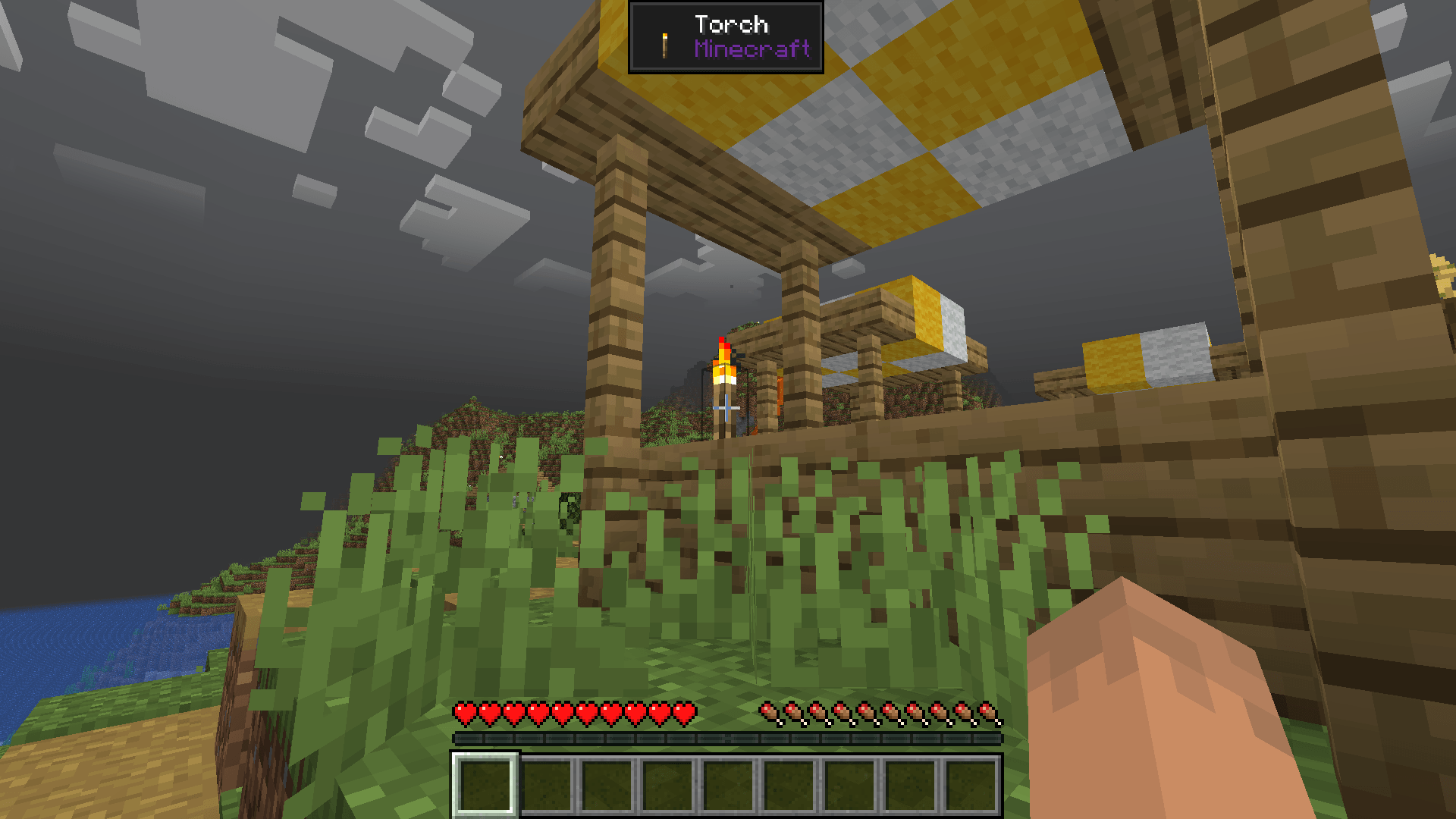The height and width of the screenshot is (819, 1456).
Task: Click the rightmost drumstick in the hunger bar
Action: click(x=986, y=711)
